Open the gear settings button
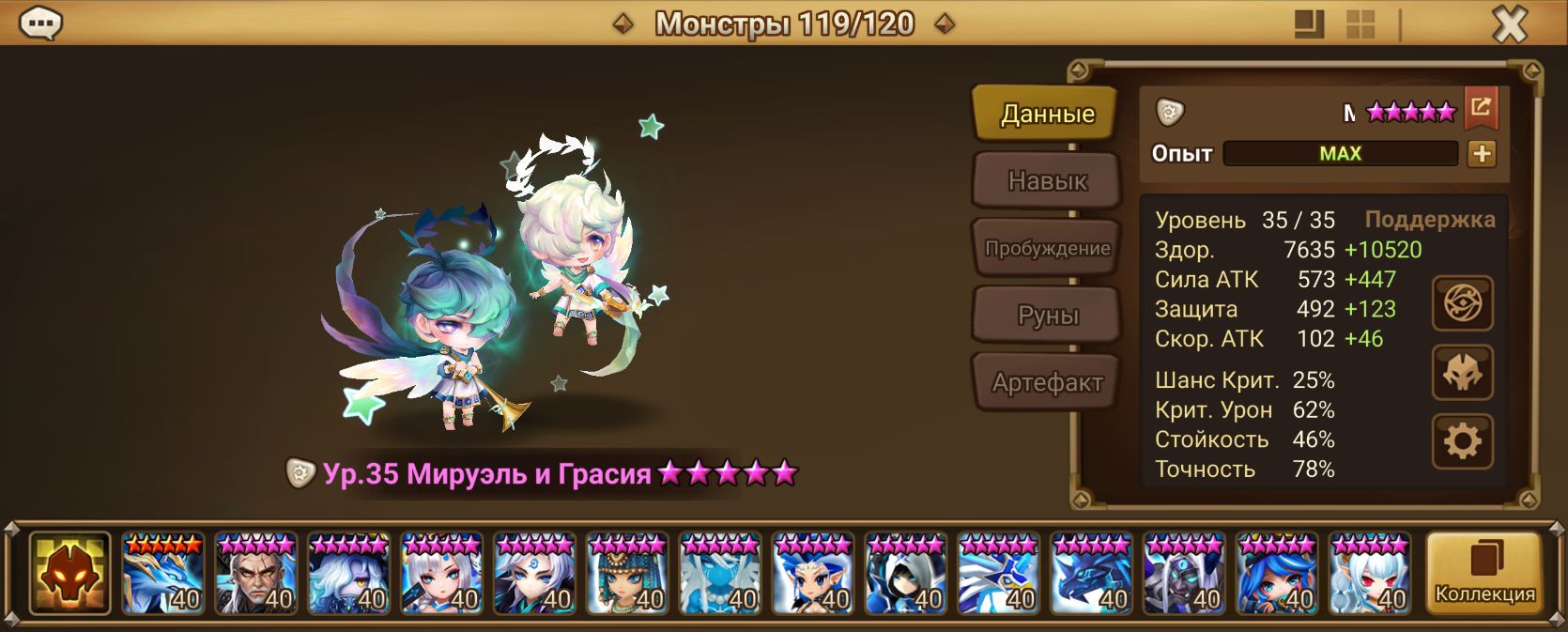 (1462, 441)
